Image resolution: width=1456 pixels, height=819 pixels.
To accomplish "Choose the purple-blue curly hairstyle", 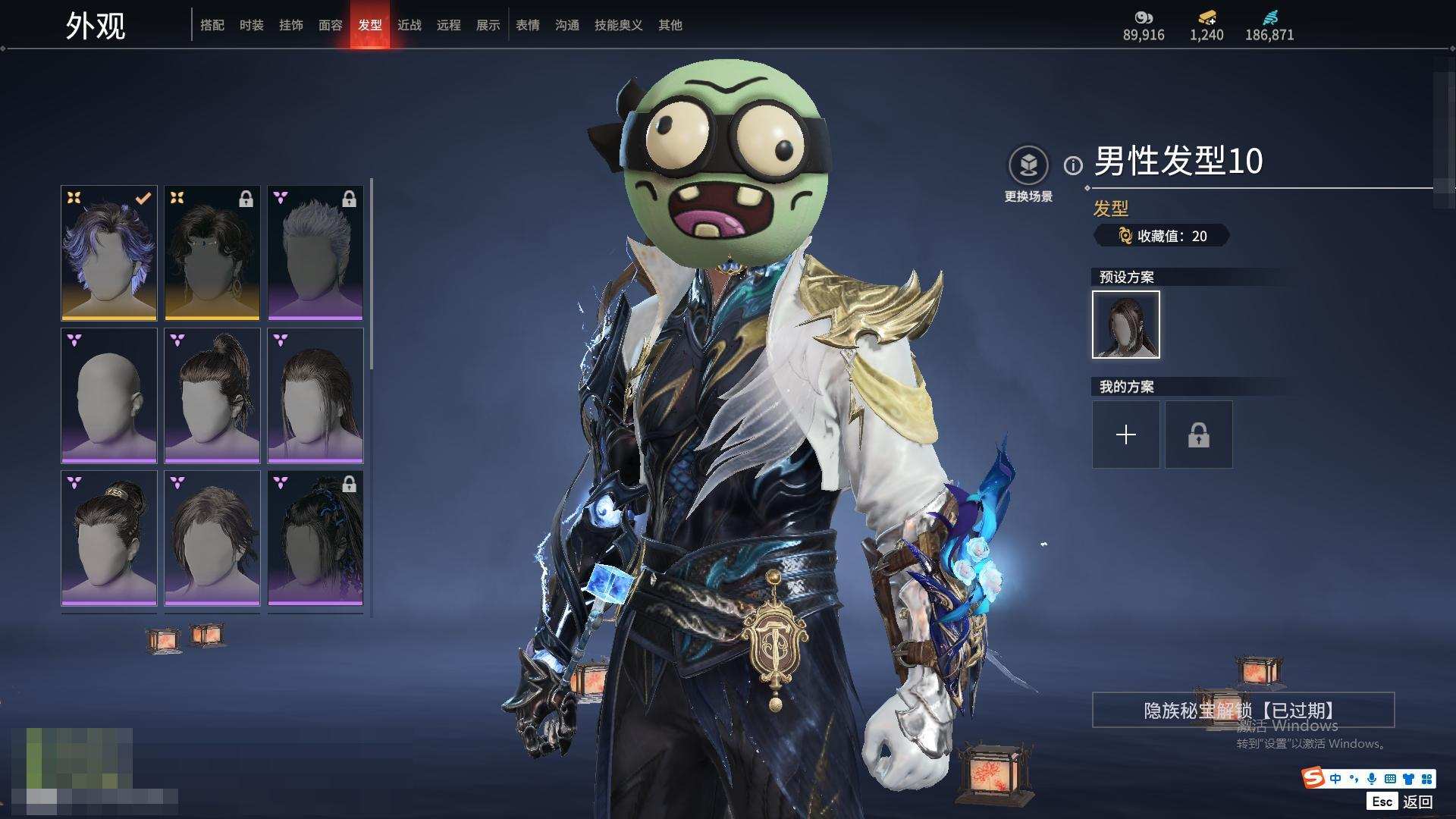I will (109, 253).
